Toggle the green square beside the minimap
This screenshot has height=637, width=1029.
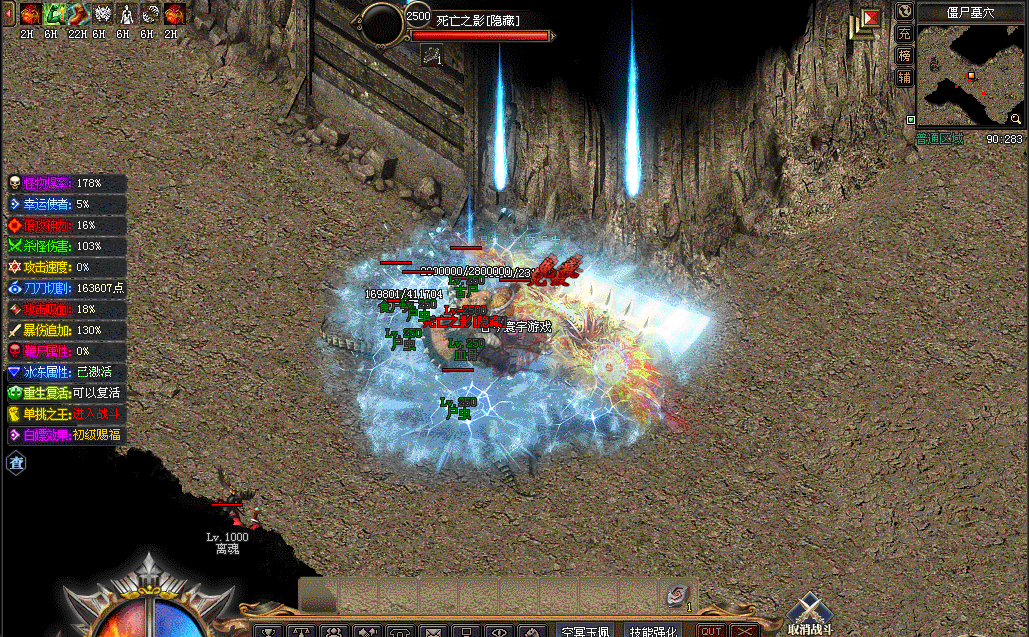tap(910, 120)
